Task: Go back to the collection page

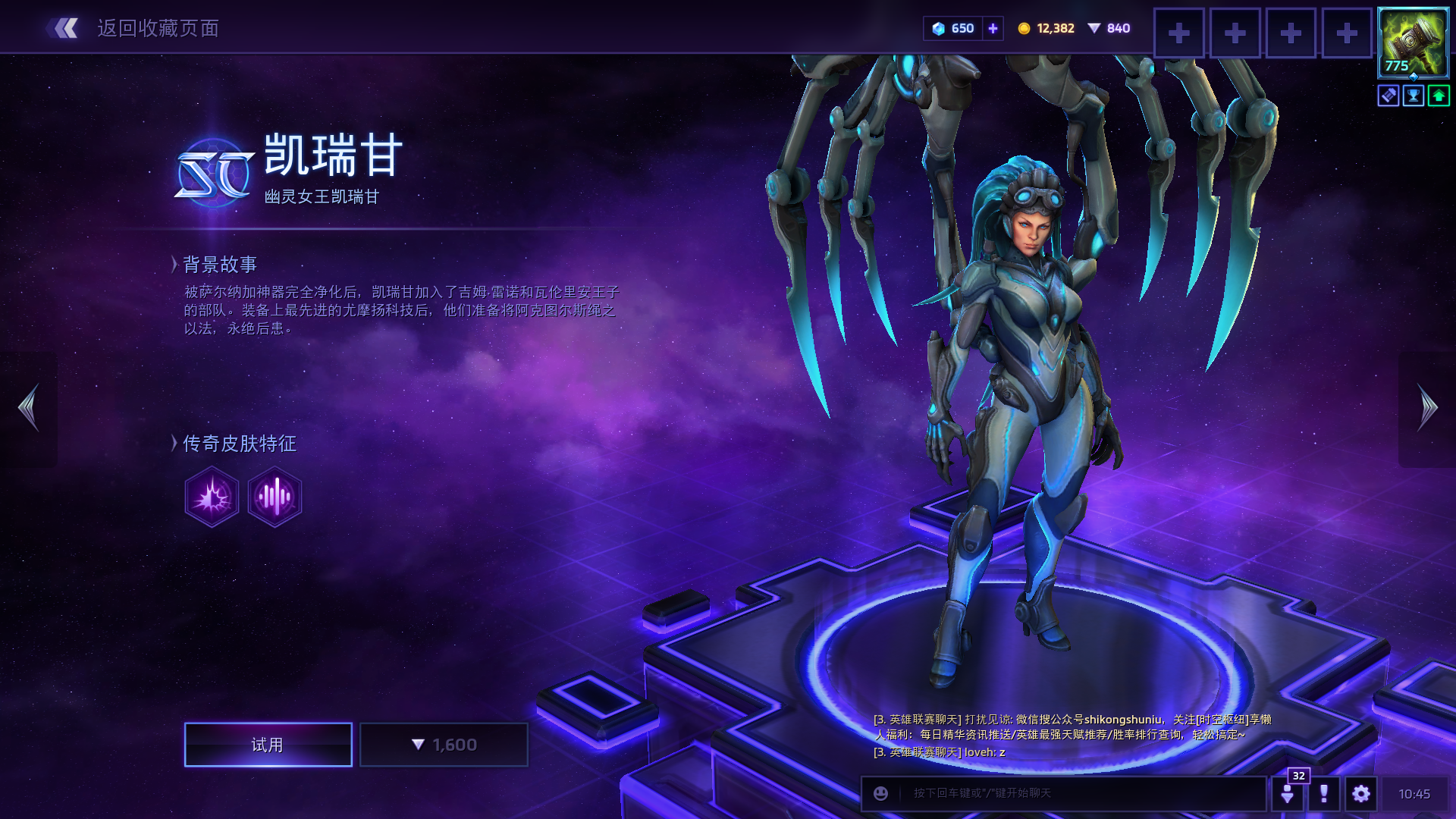Action: [133, 29]
